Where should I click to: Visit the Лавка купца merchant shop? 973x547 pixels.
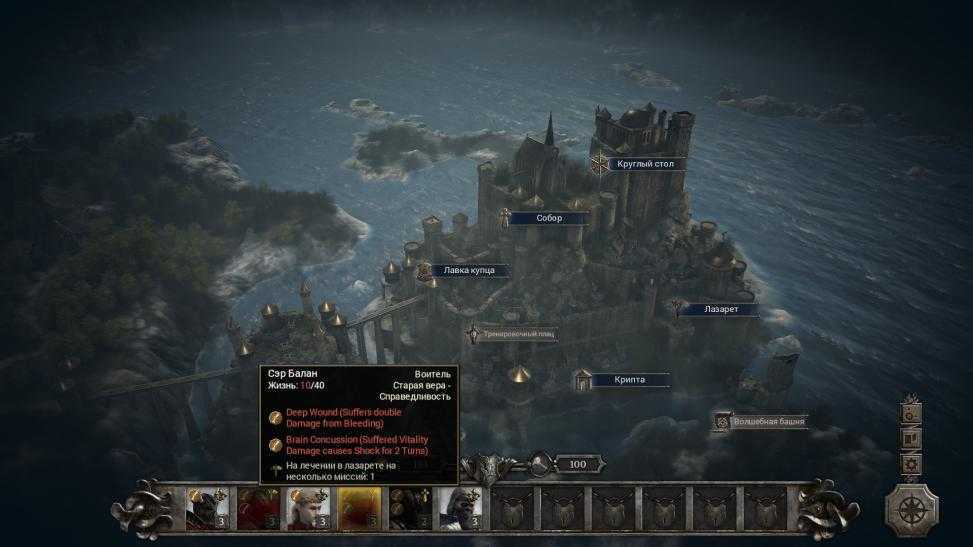tap(468, 270)
